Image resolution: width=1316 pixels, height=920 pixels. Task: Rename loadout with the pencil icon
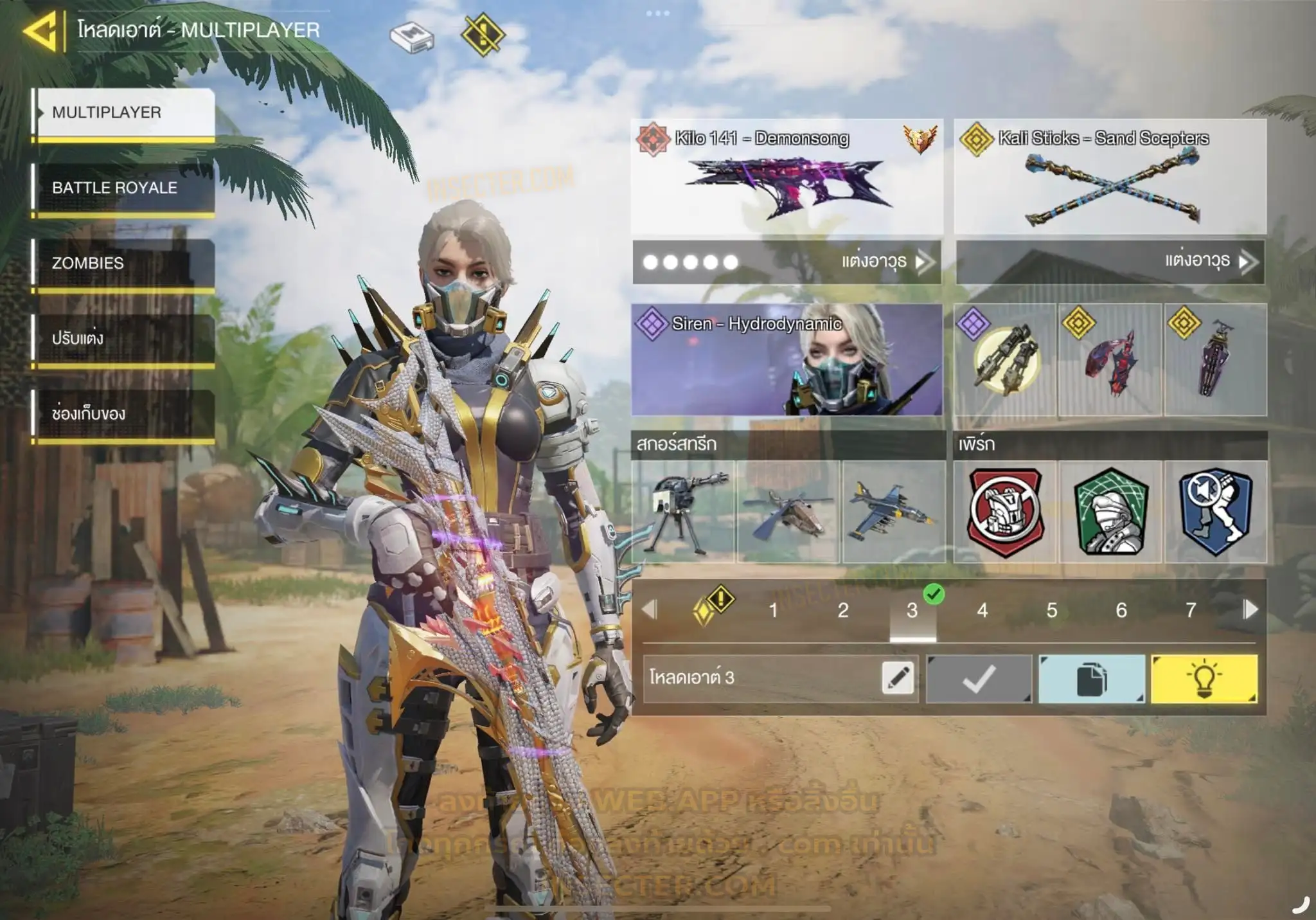coord(898,678)
